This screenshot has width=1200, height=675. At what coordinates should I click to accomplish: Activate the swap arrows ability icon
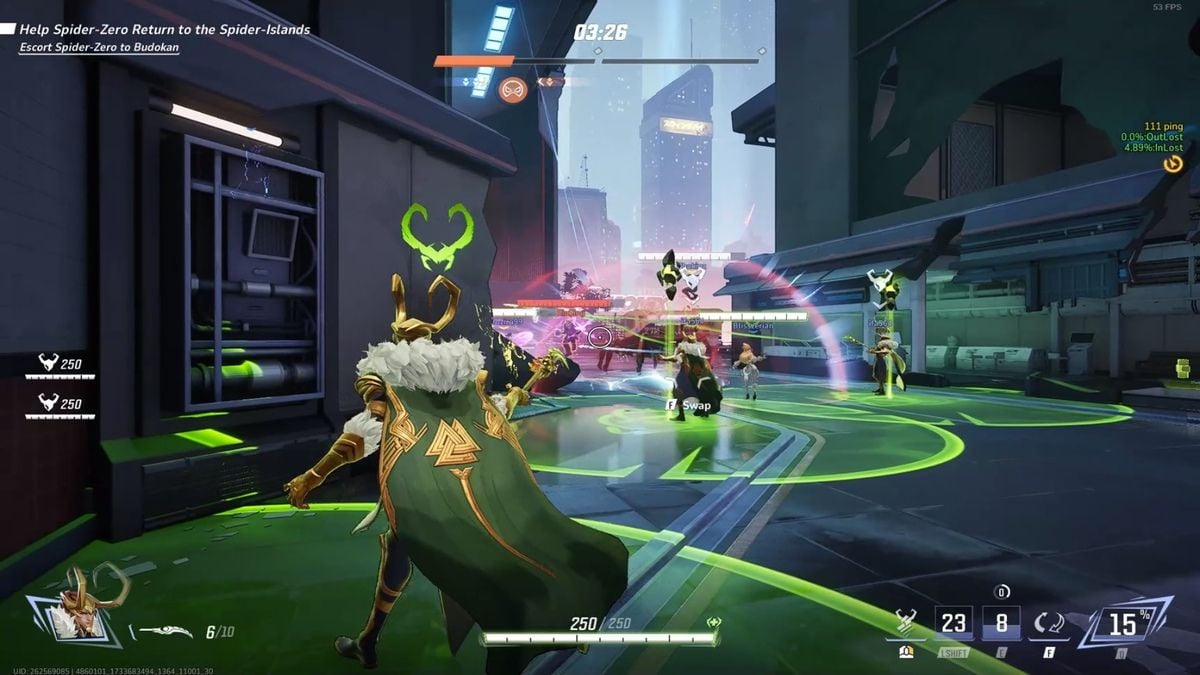point(1050,624)
